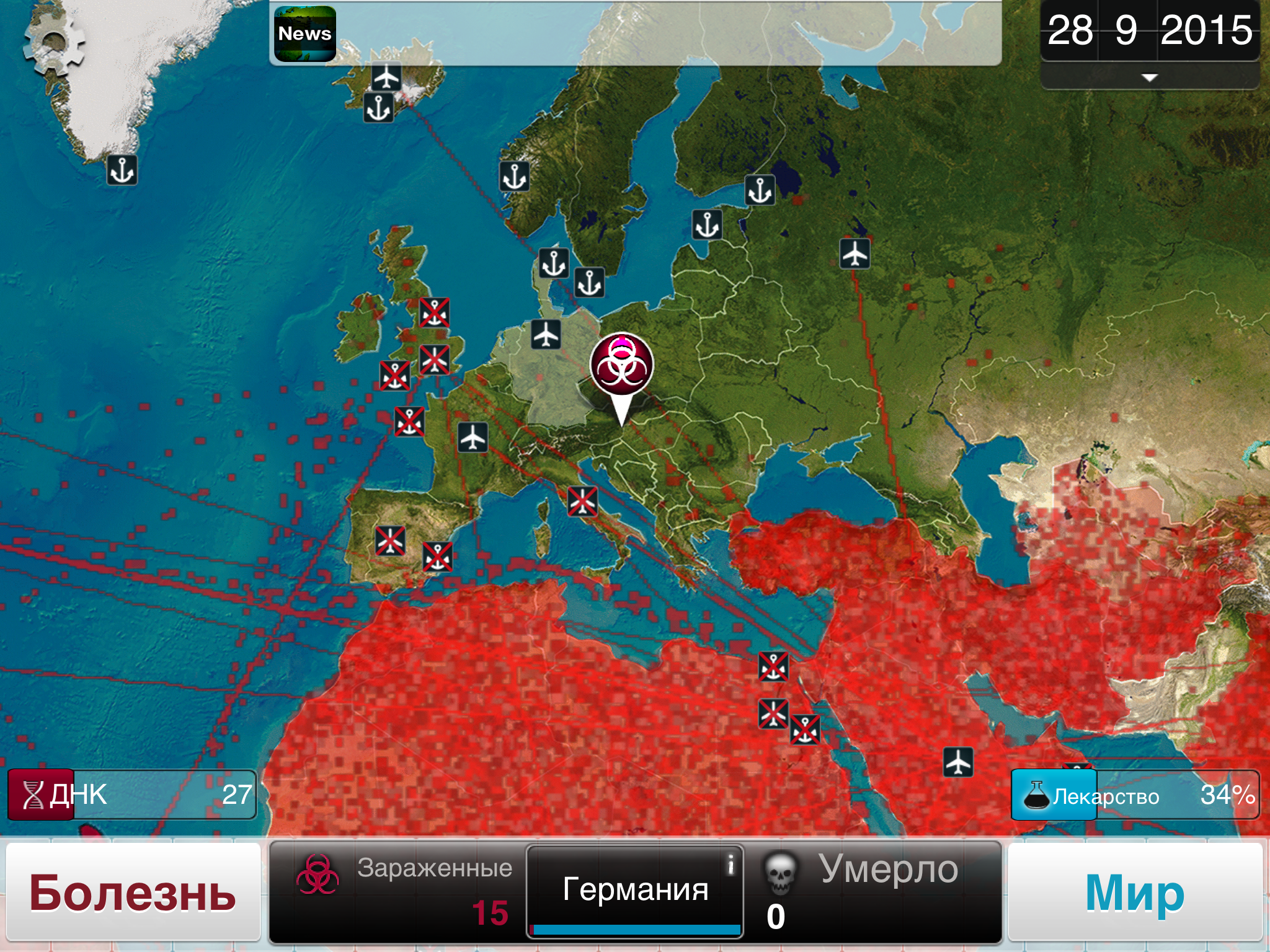View the Лекарство cure progress
This screenshot has width=1270, height=952.
tap(1135, 795)
